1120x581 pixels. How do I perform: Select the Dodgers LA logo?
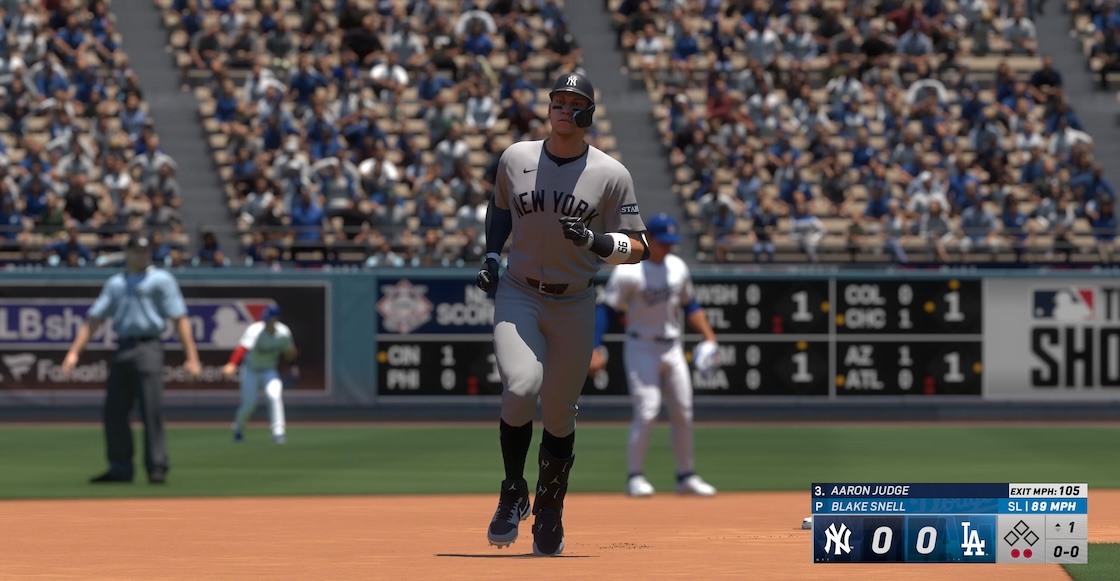click(x=973, y=539)
